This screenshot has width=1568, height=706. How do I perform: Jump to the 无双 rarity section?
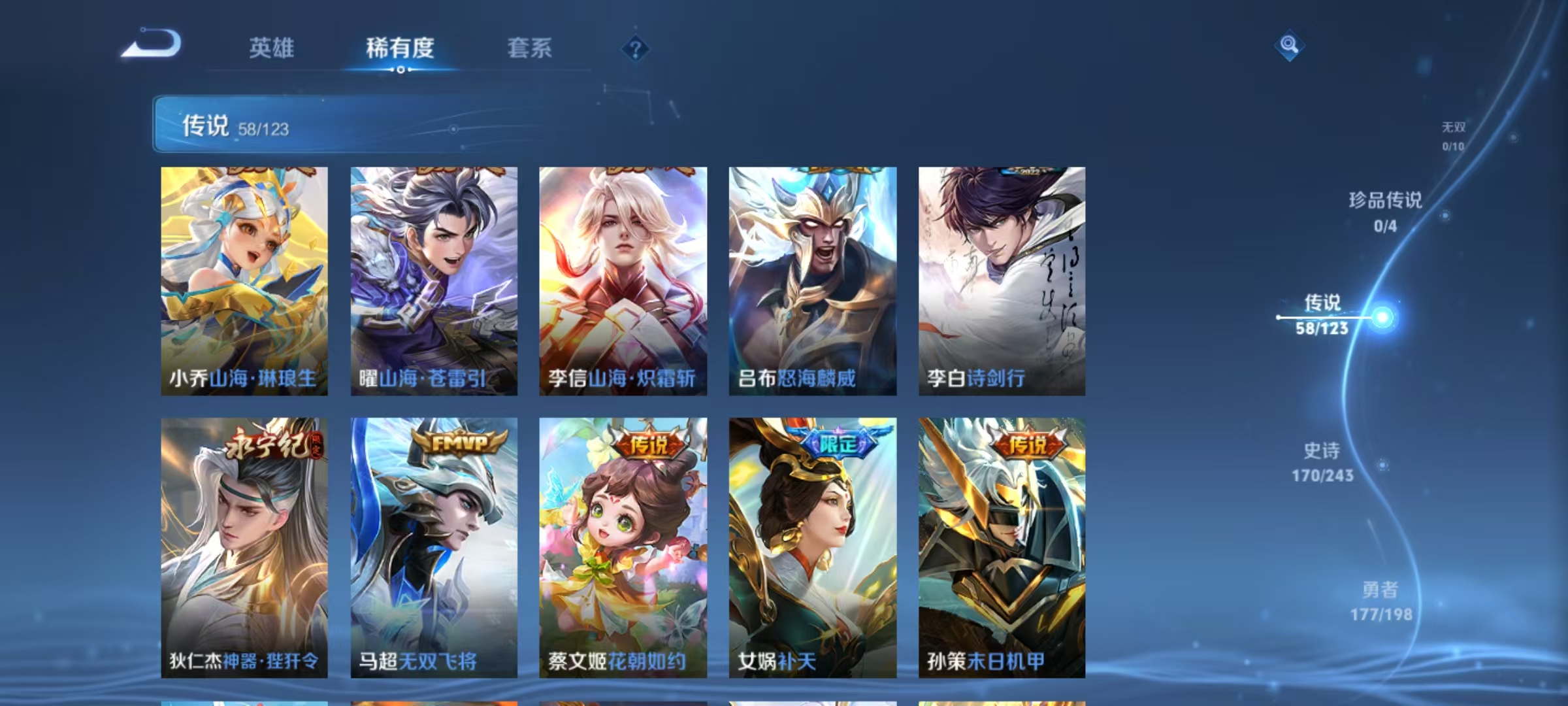coord(1454,135)
